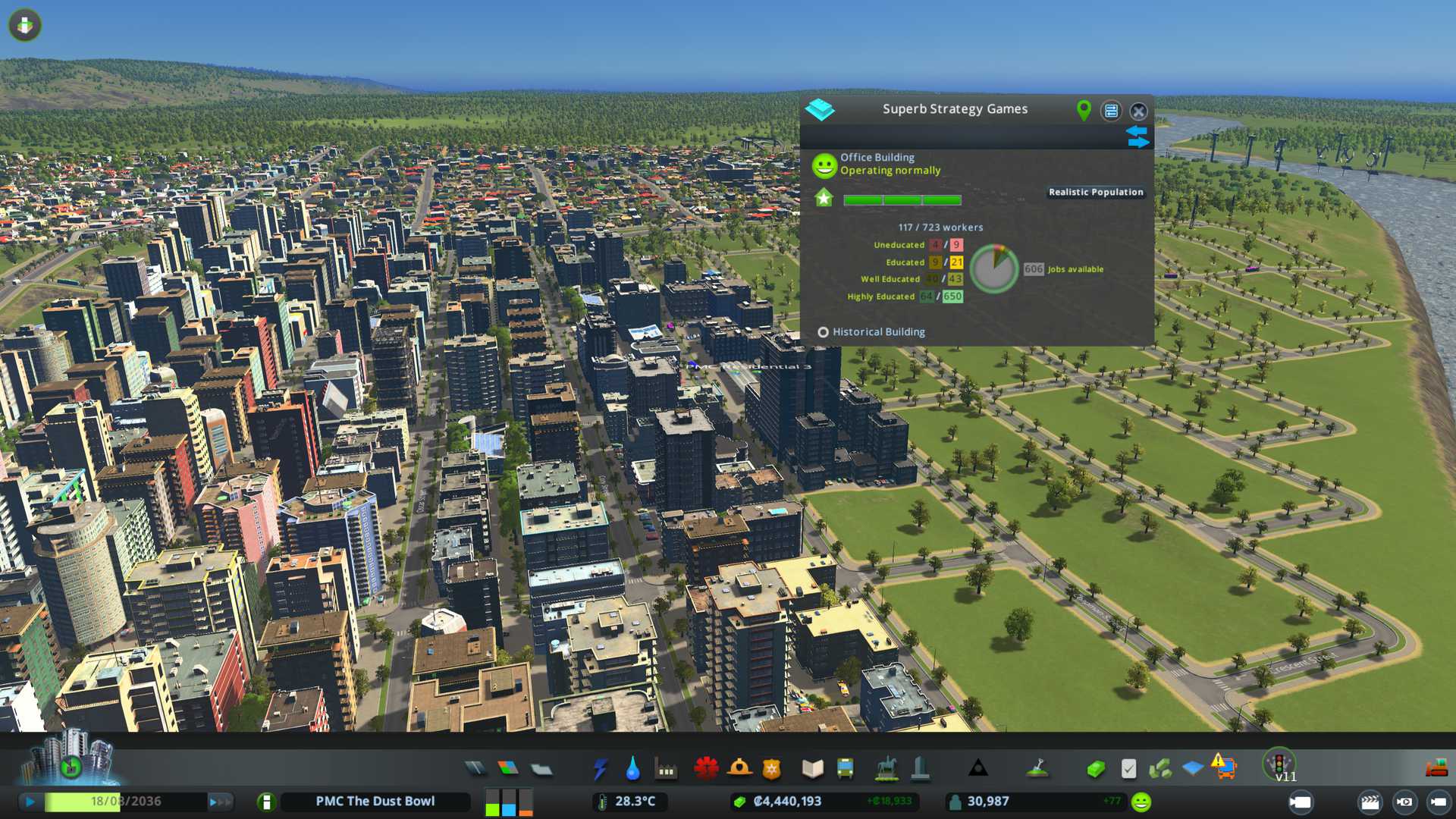Viewport: 1456px width, 819px height.
Task: Activate the bulldozer tool
Action: pos(1436,769)
